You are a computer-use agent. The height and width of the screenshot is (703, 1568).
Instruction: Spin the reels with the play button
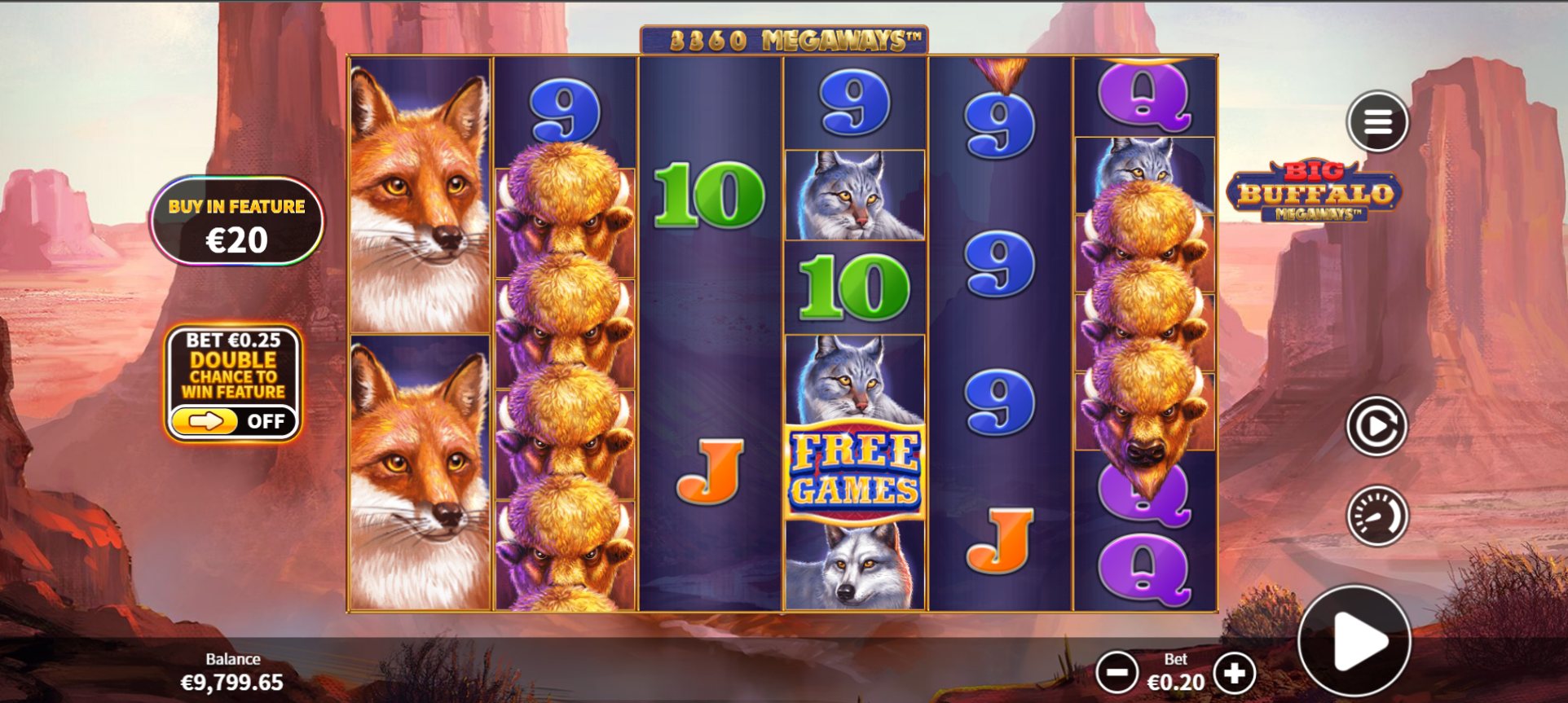point(1354,641)
